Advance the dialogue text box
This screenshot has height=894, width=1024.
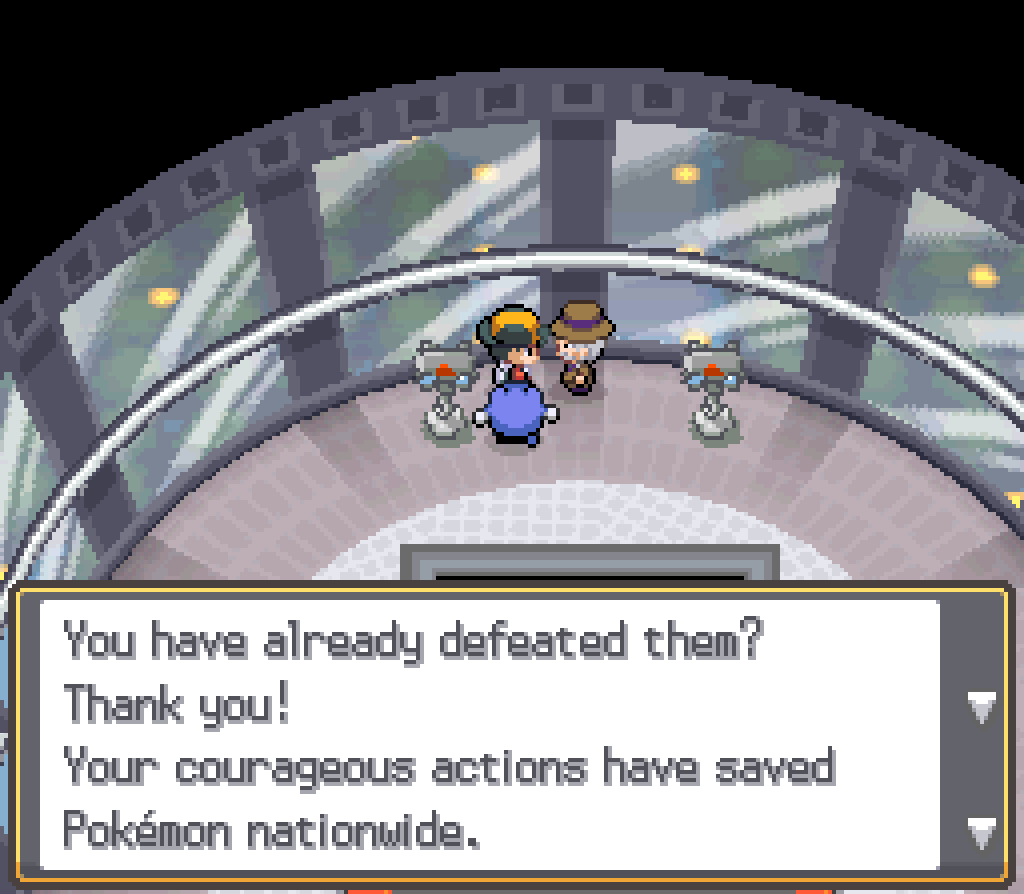tap(981, 828)
